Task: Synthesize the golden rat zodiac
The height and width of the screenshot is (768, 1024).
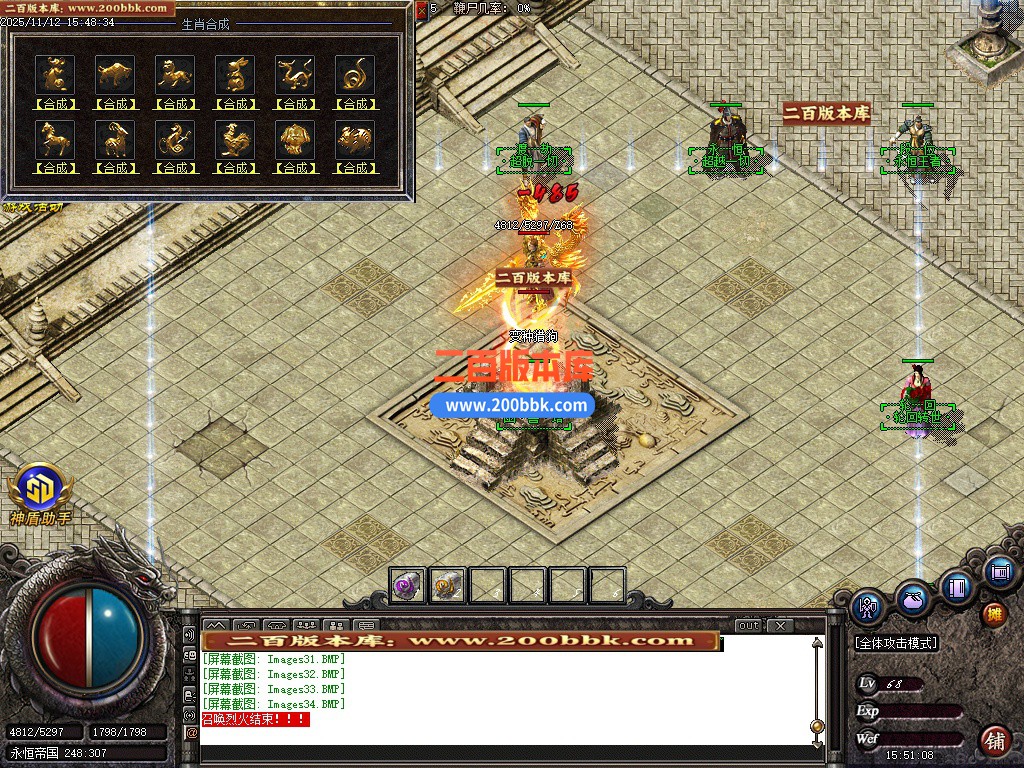Action: [55, 103]
